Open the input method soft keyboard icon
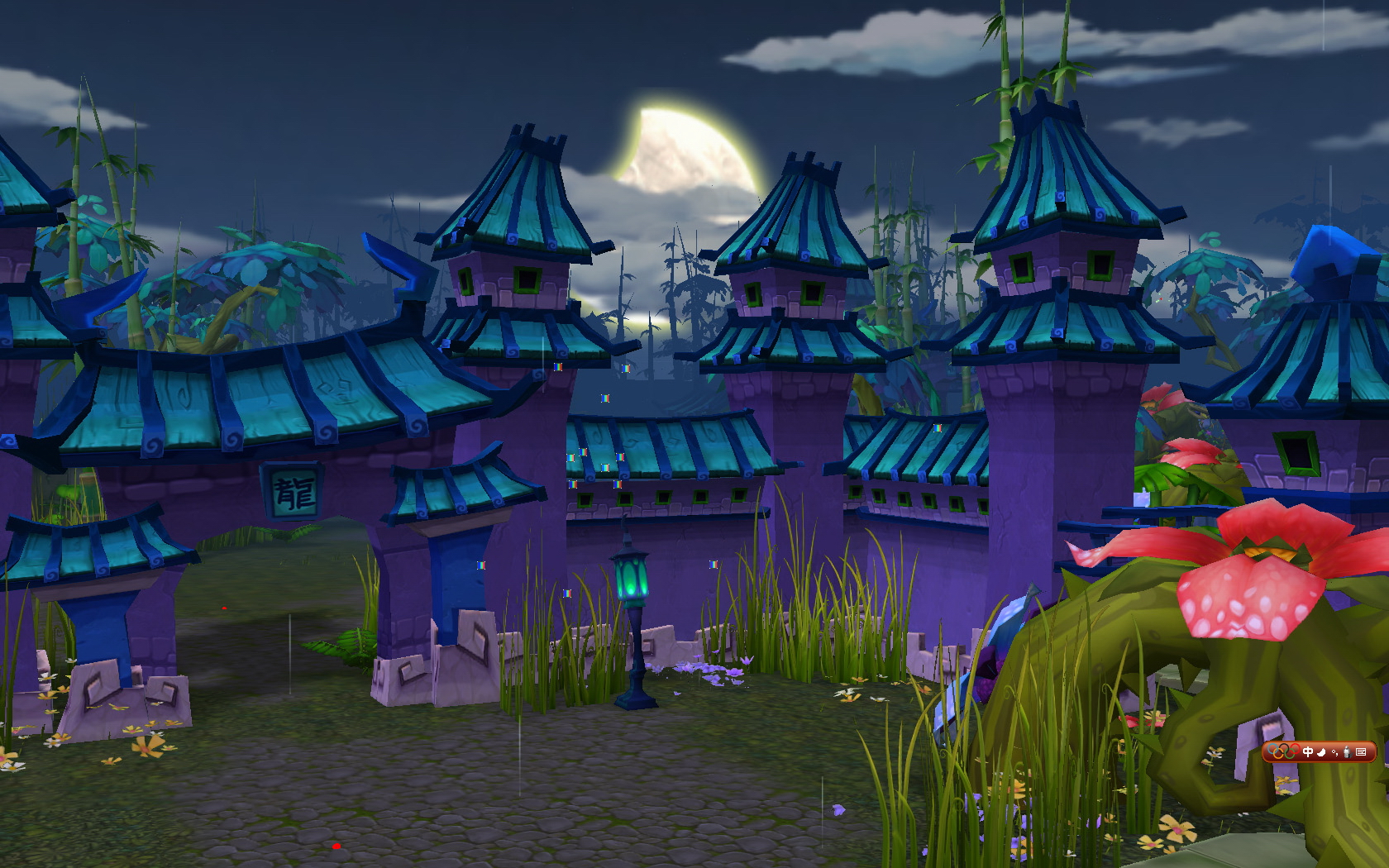Image resolution: width=1389 pixels, height=868 pixels. coord(1361,751)
